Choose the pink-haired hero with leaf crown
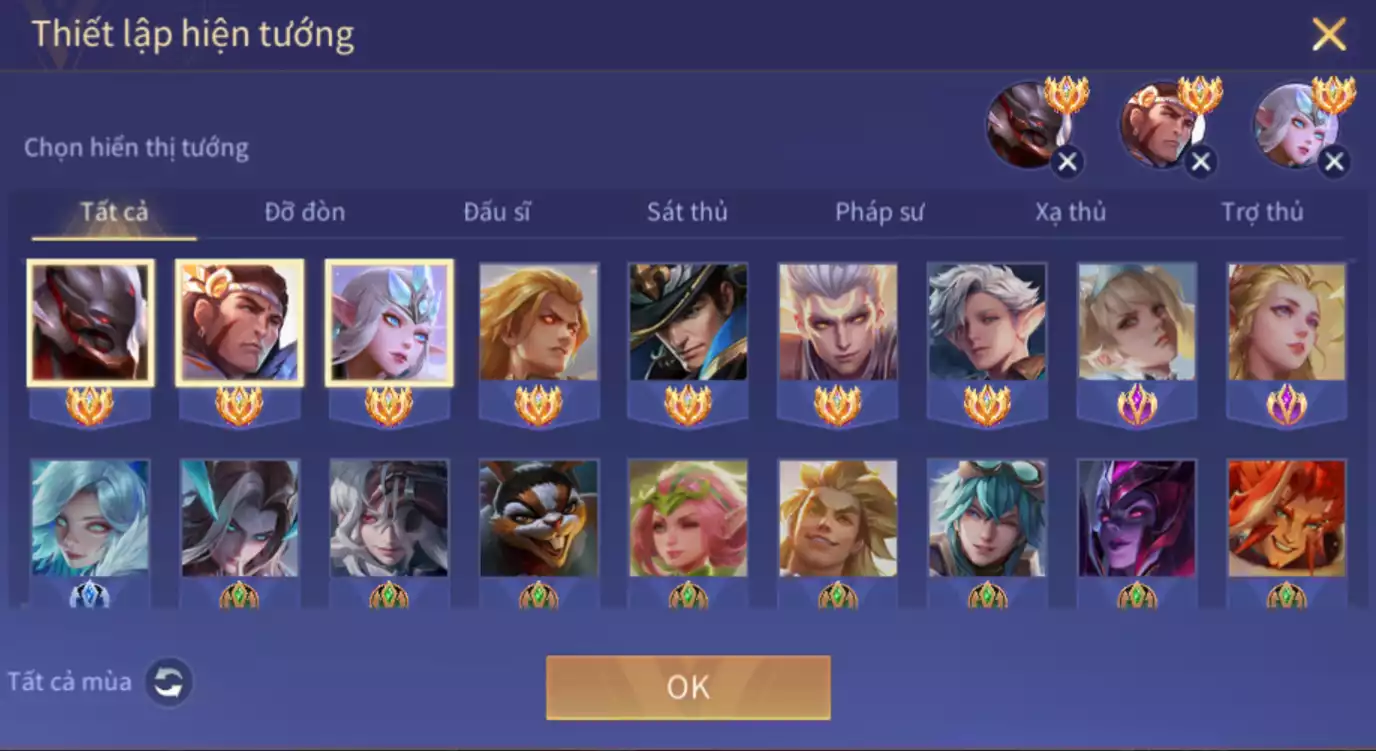 tap(688, 518)
